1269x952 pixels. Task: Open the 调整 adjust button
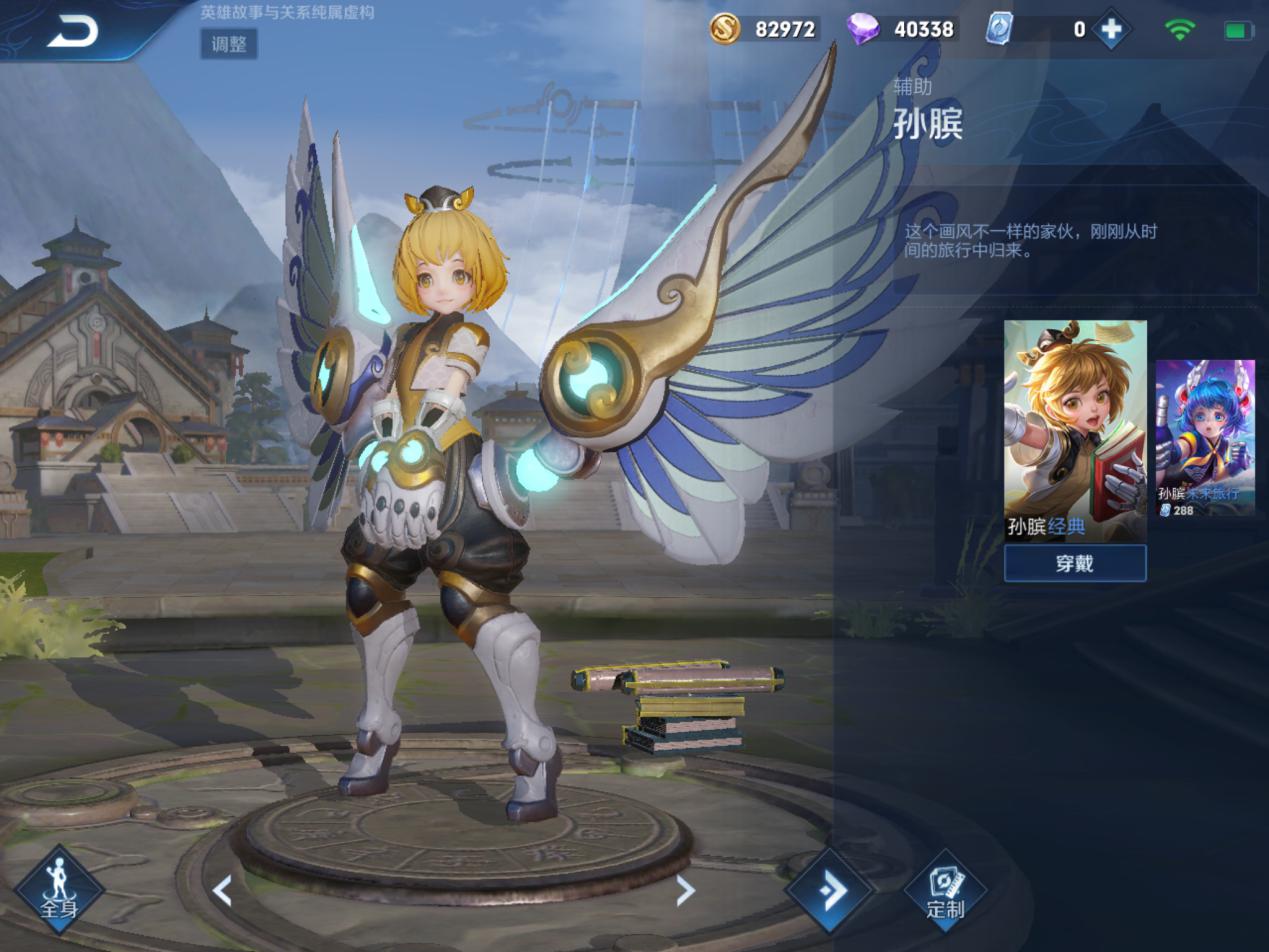[229, 44]
